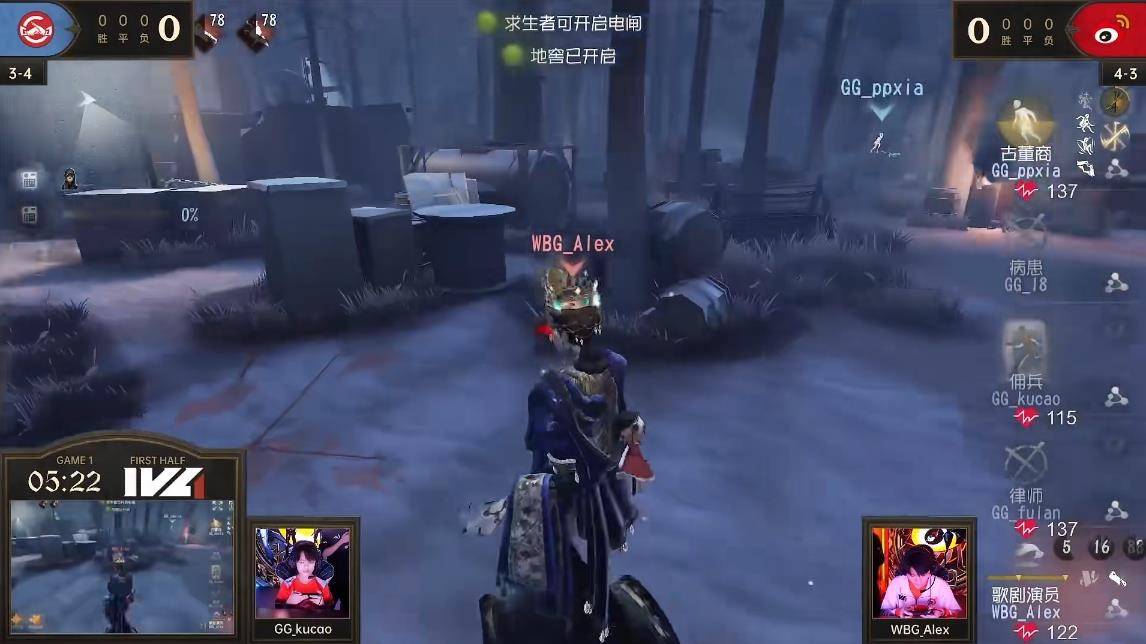Image resolution: width=1146 pixels, height=644 pixels.
Task: Click the key icon above WBG_Alex's name
Action: [1117, 578]
